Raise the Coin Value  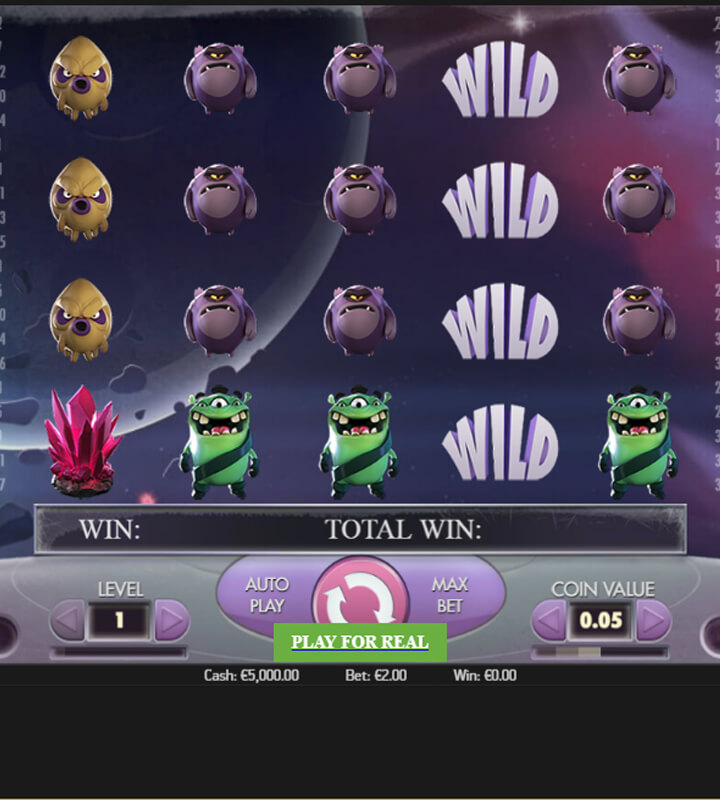click(653, 621)
